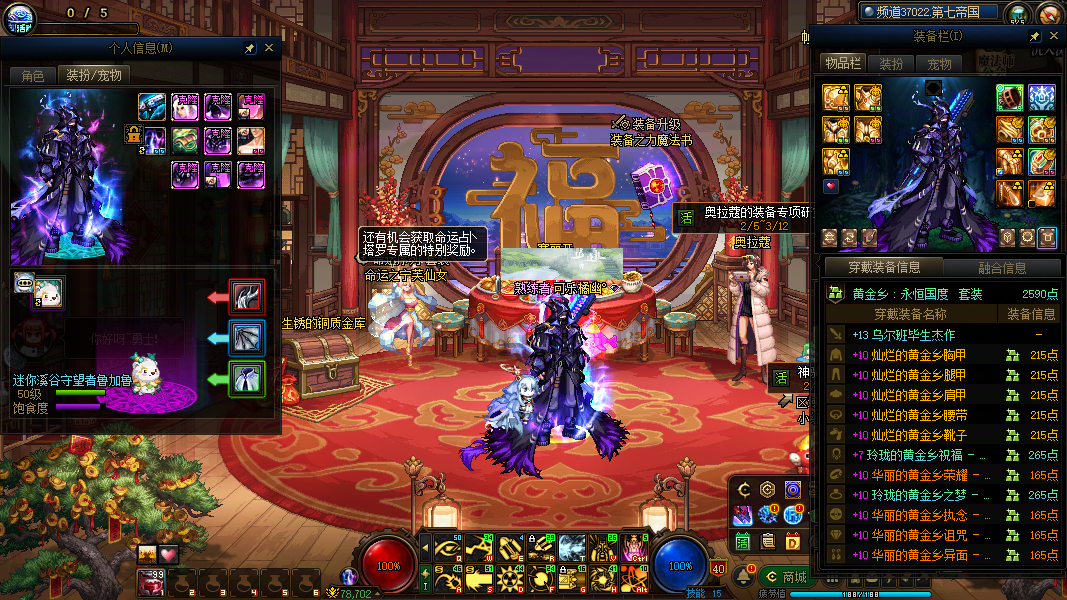Open the channel selector 频道37022
1067x600 pixels.
[930, 12]
